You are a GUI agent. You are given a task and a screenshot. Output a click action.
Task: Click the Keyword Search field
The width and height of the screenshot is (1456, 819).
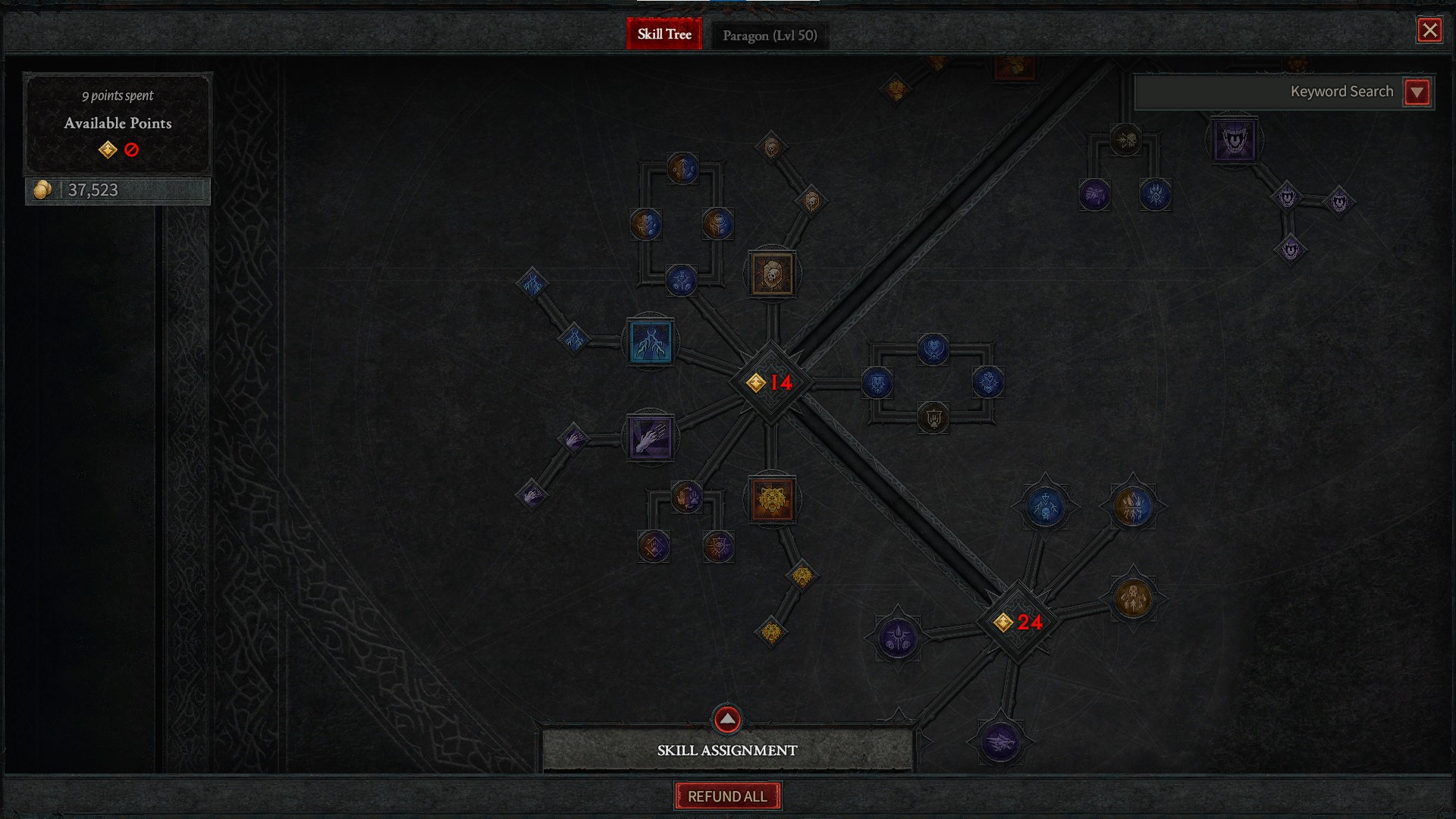coord(1266,93)
